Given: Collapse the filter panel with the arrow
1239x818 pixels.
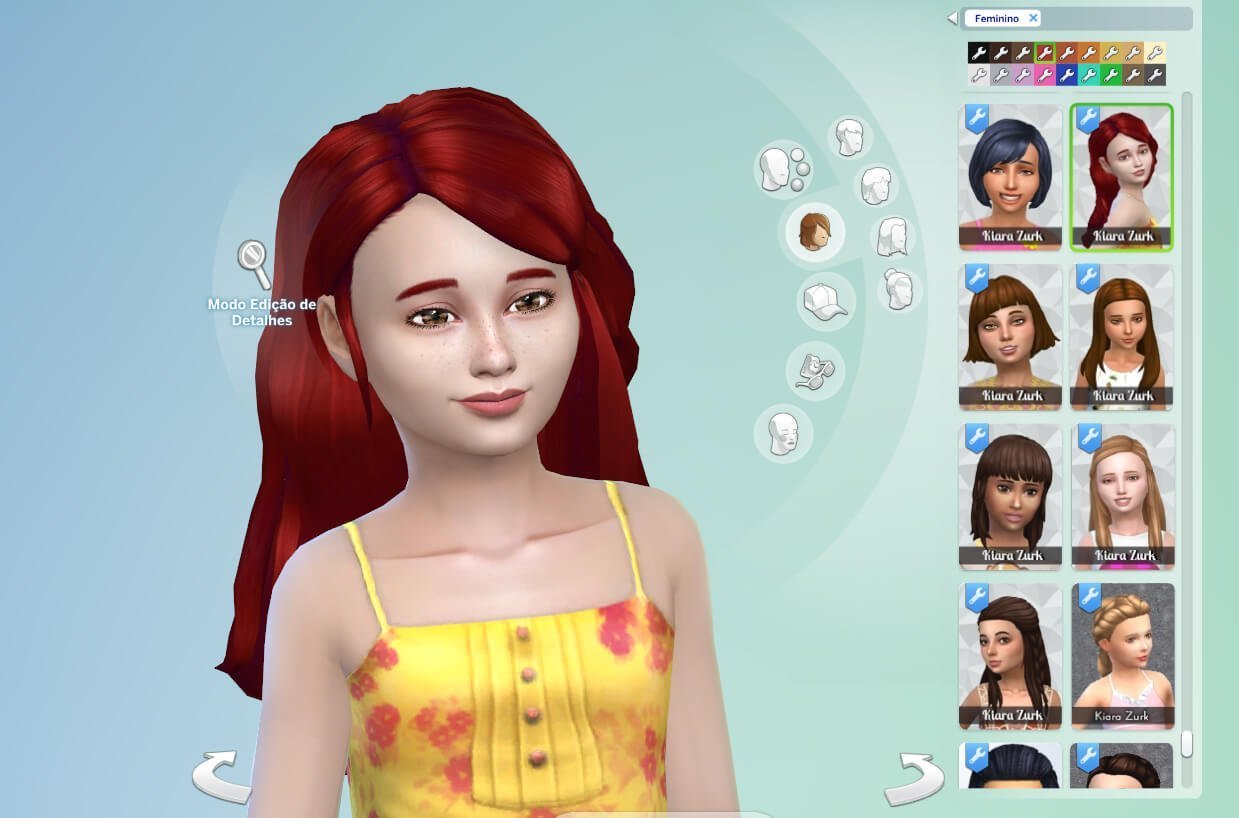Looking at the screenshot, I should click(x=952, y=18).
